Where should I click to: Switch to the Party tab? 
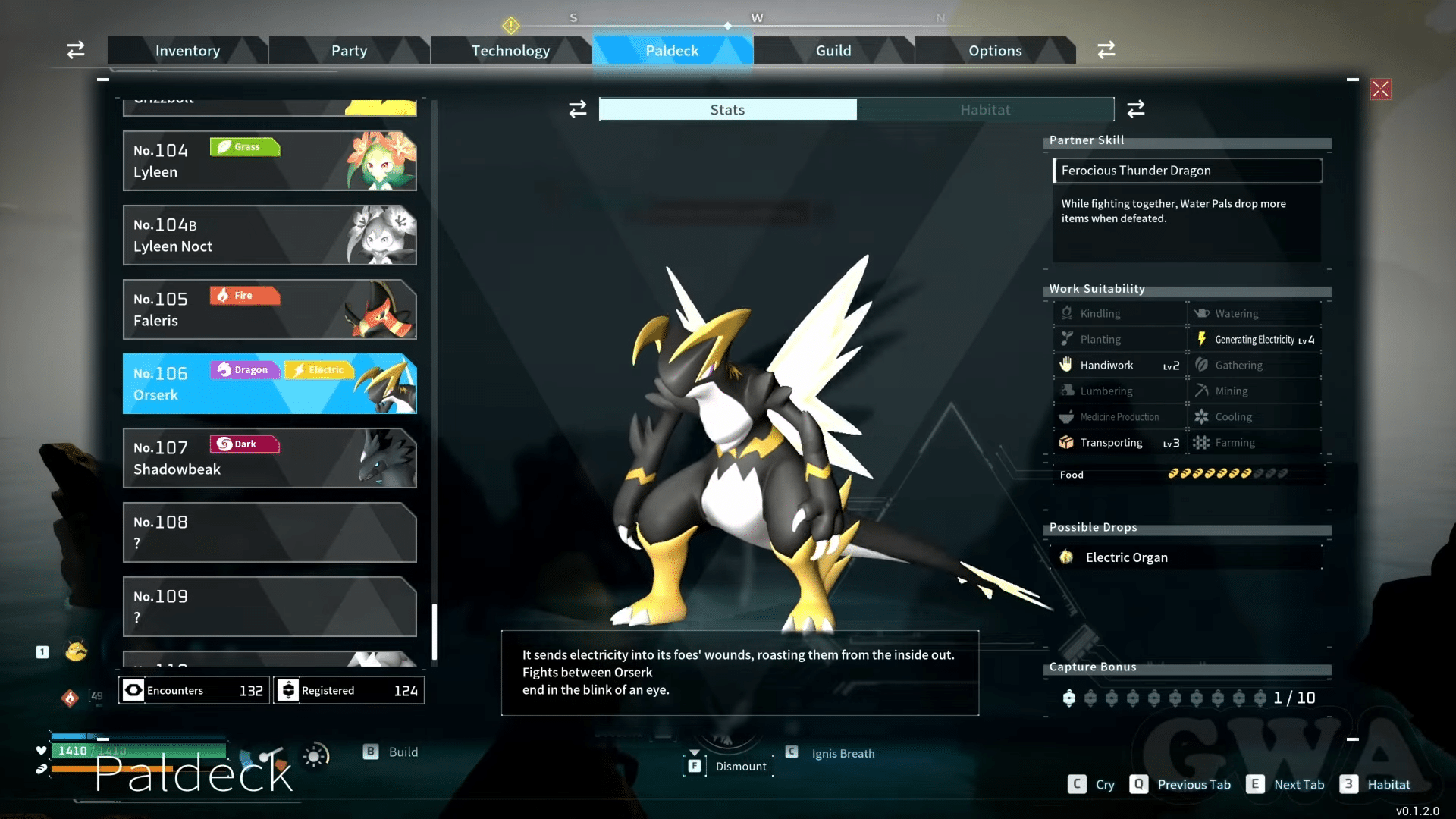349,51
